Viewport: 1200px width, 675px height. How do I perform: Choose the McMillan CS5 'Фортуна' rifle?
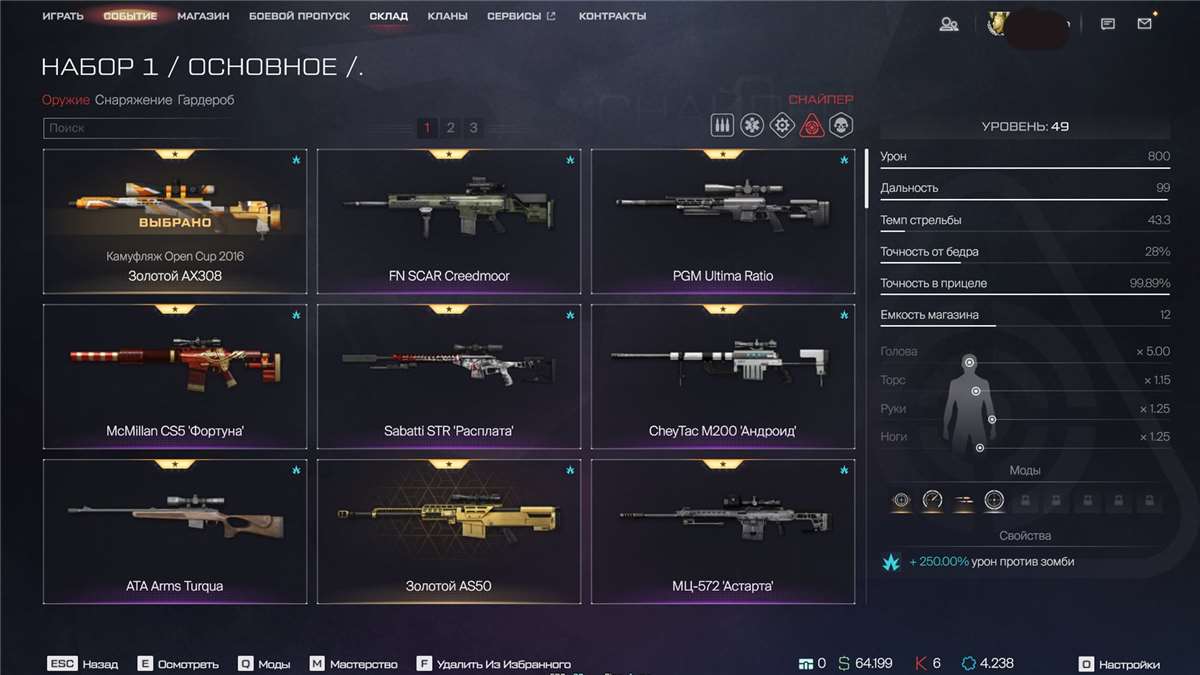[x=175, y=376]
